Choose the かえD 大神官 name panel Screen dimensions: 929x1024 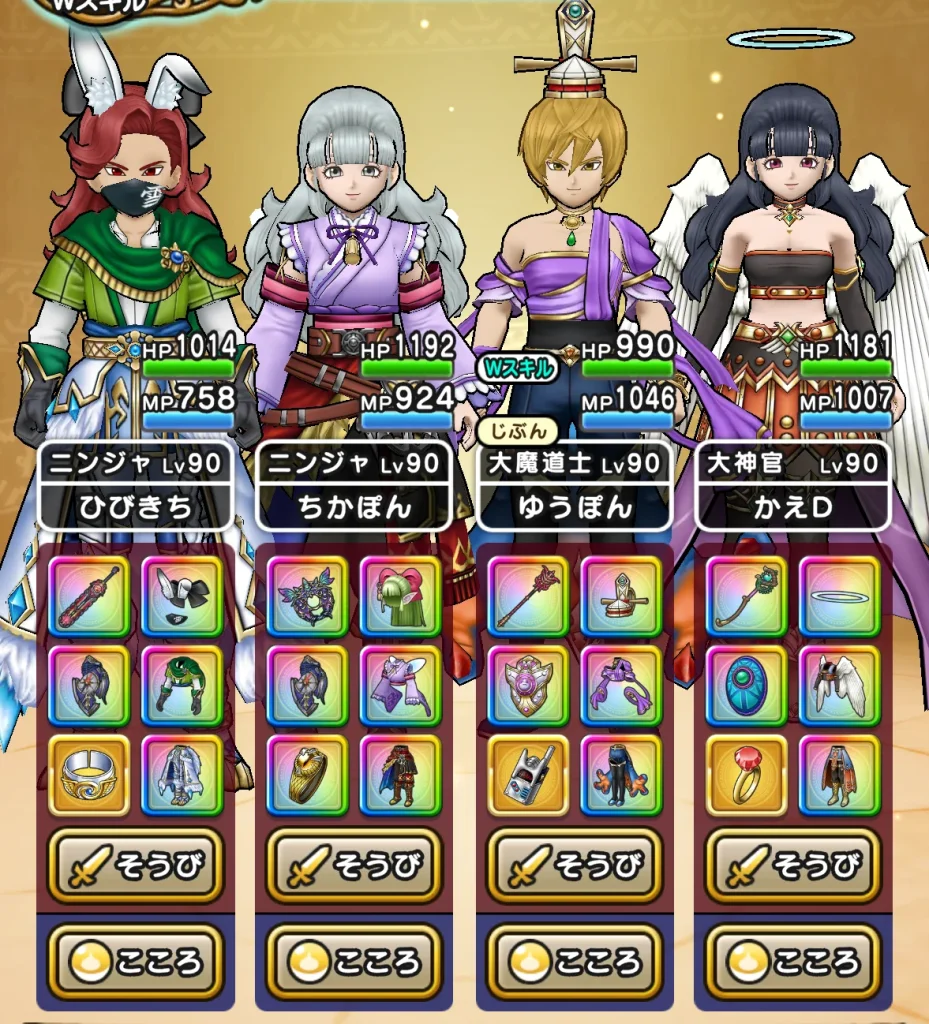point(793,486)
